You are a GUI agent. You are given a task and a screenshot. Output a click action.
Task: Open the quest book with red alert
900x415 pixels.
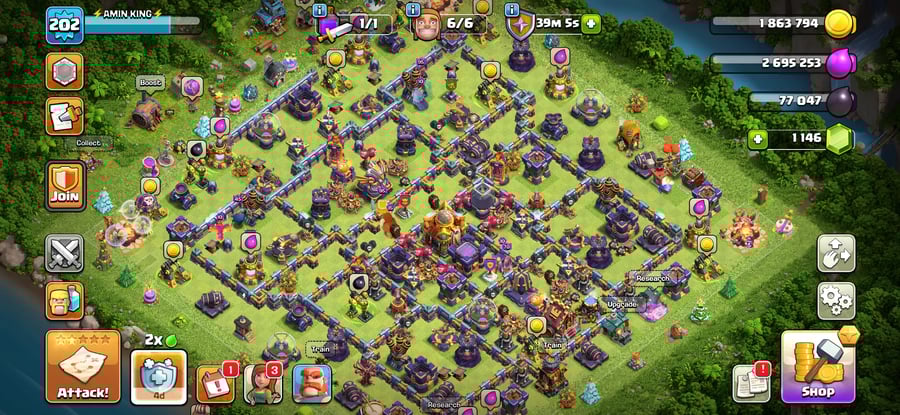[x=215, y=382]
